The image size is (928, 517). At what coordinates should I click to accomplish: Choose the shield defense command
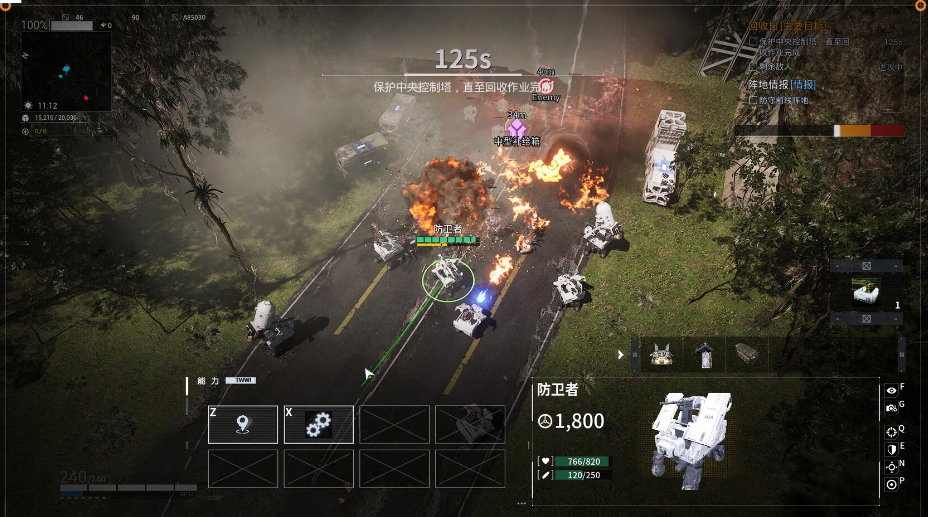point(891,450)
